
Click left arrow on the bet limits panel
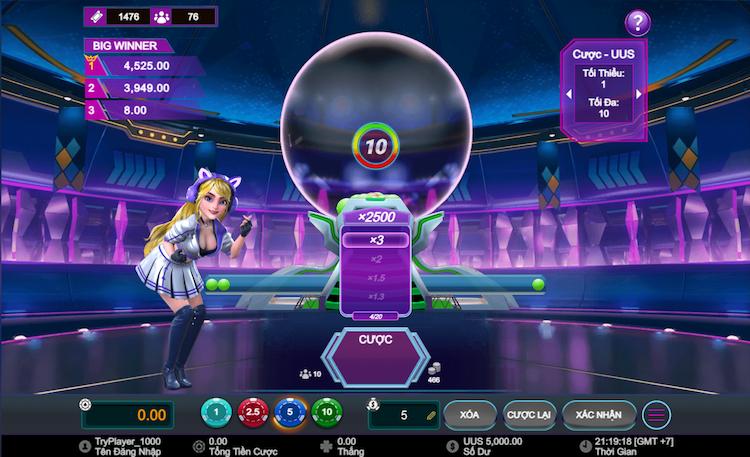[569, 94]
